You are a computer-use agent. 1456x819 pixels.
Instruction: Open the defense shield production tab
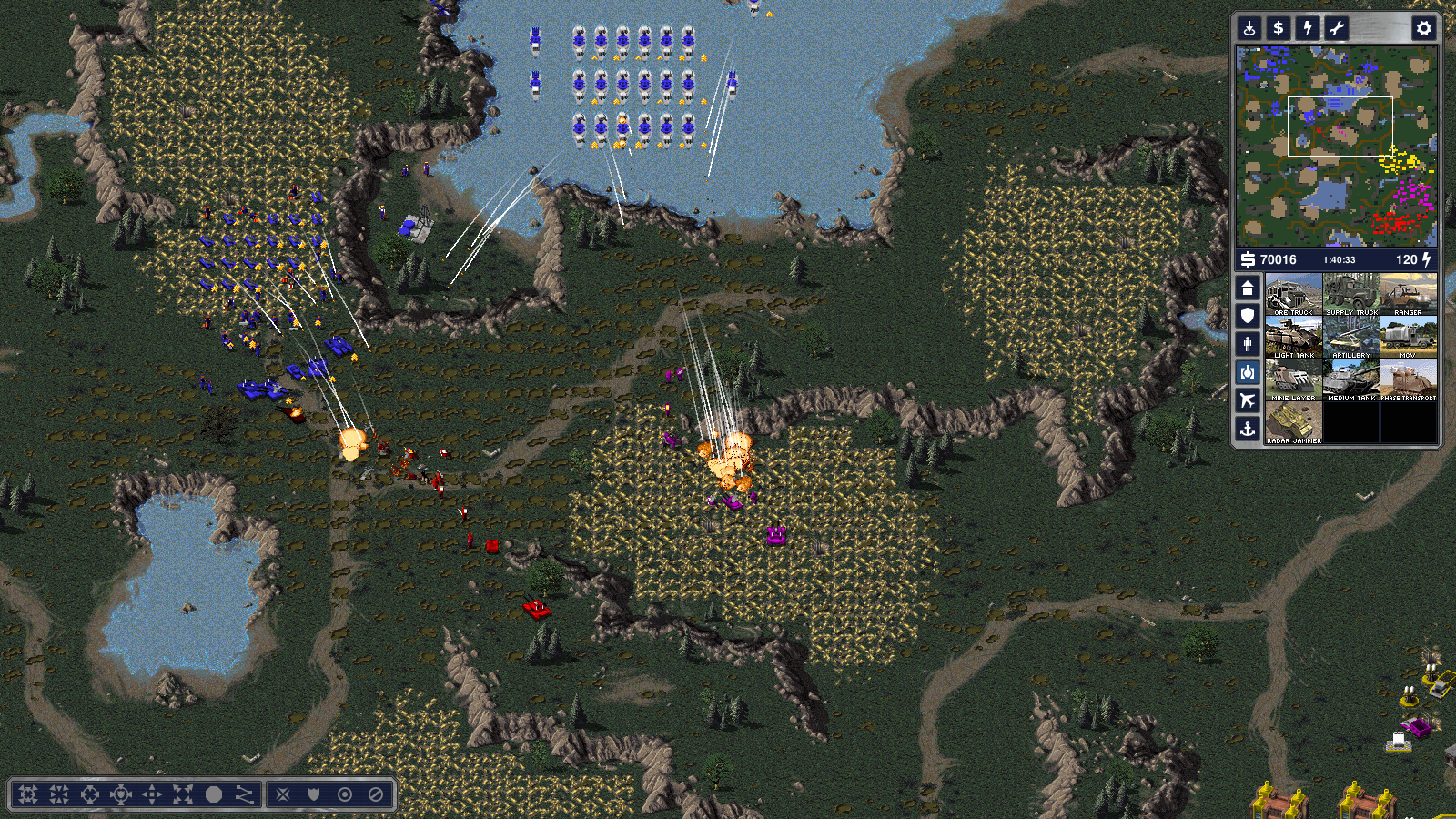pos(1248,316)
